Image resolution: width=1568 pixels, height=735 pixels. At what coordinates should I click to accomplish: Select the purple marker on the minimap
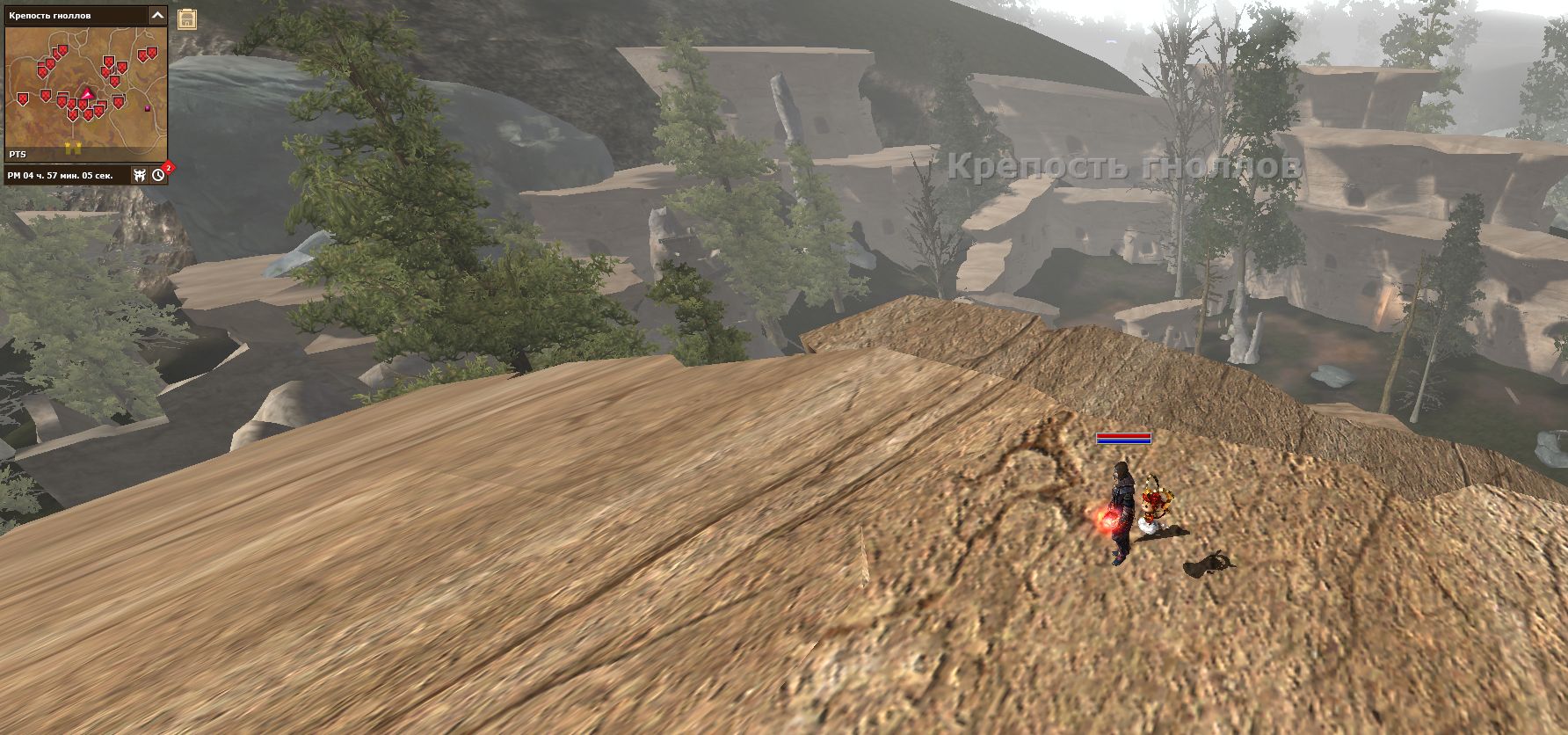coord(148,108)
